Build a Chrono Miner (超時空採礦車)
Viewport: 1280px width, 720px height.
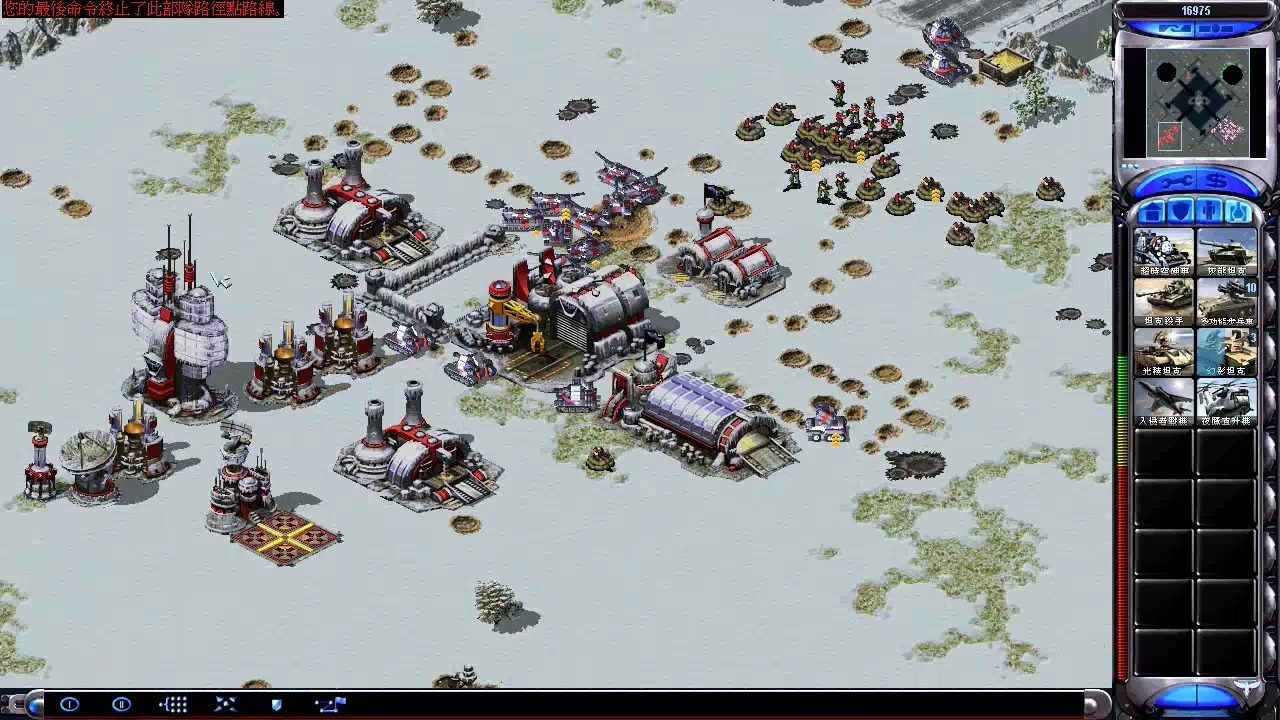click(1164, 253)
